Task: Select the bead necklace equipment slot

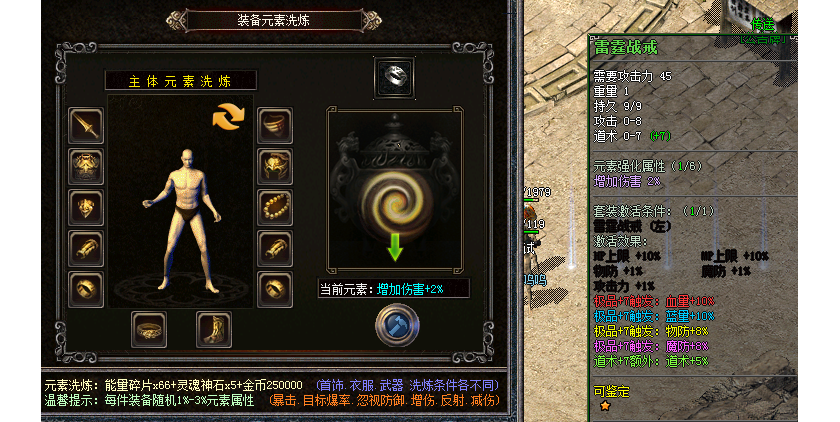Action: tap(275, 207)
